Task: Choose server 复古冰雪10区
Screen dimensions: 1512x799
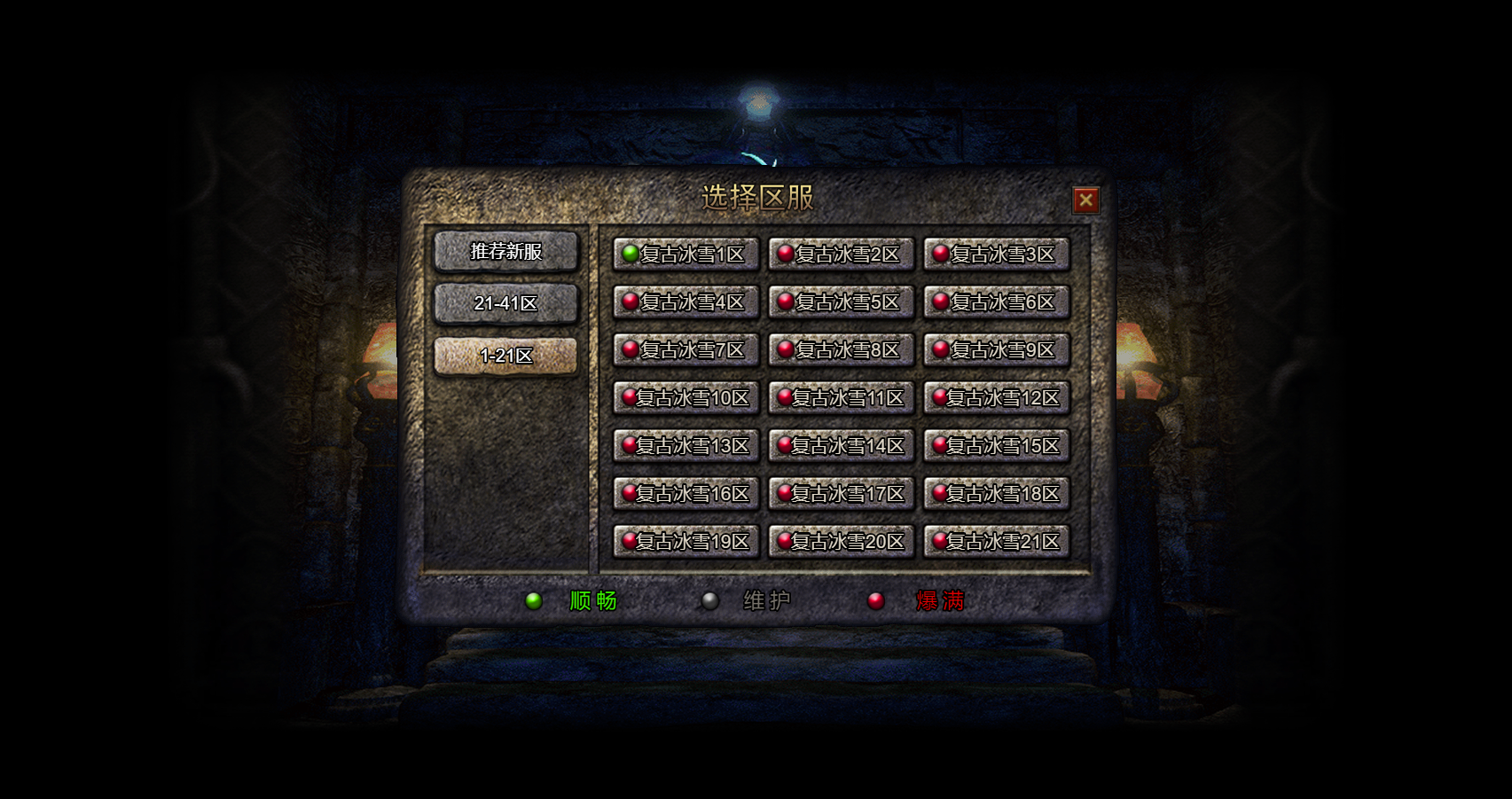Action: coord(685,398)
